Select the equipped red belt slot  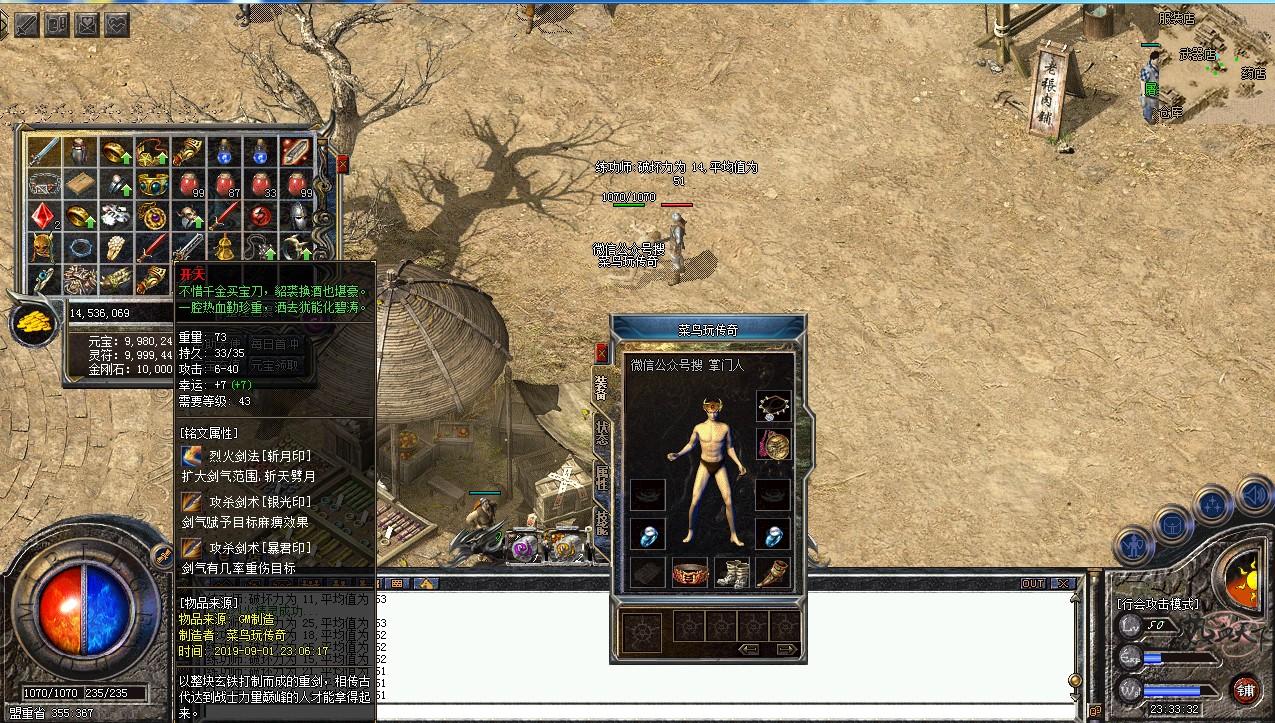coord(690,573)
